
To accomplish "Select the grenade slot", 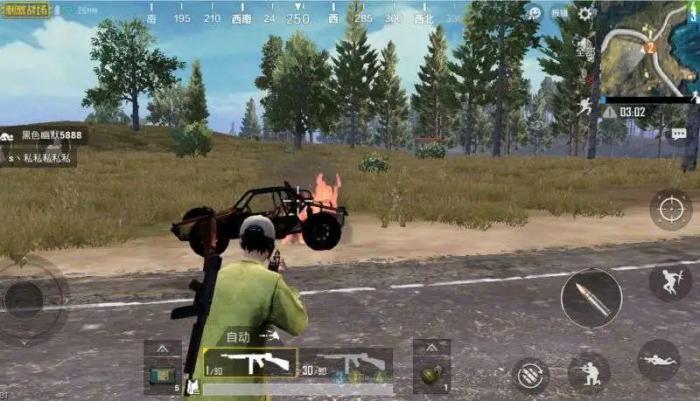I will pos(432,375).
